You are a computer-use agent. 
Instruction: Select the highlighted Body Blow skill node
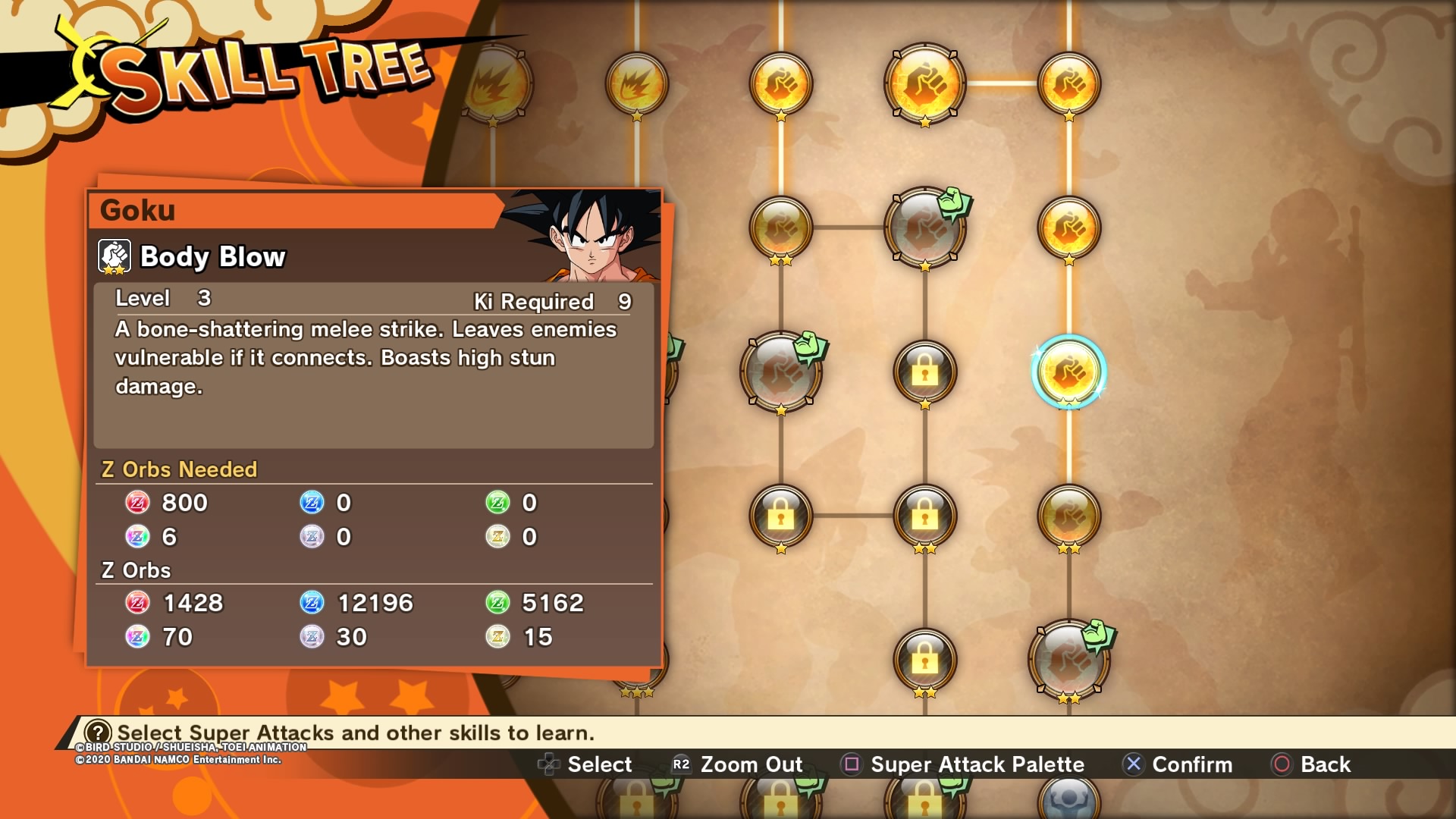[1068, 372]
